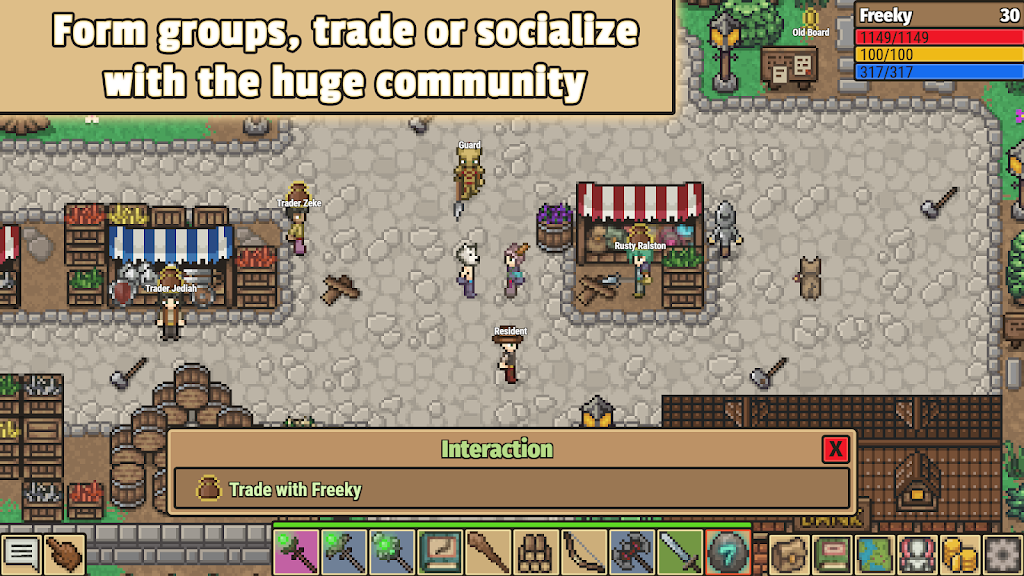The image size is (1024, 576).
Task: Equip the bow from hotbar
Action: click(584, 551)
